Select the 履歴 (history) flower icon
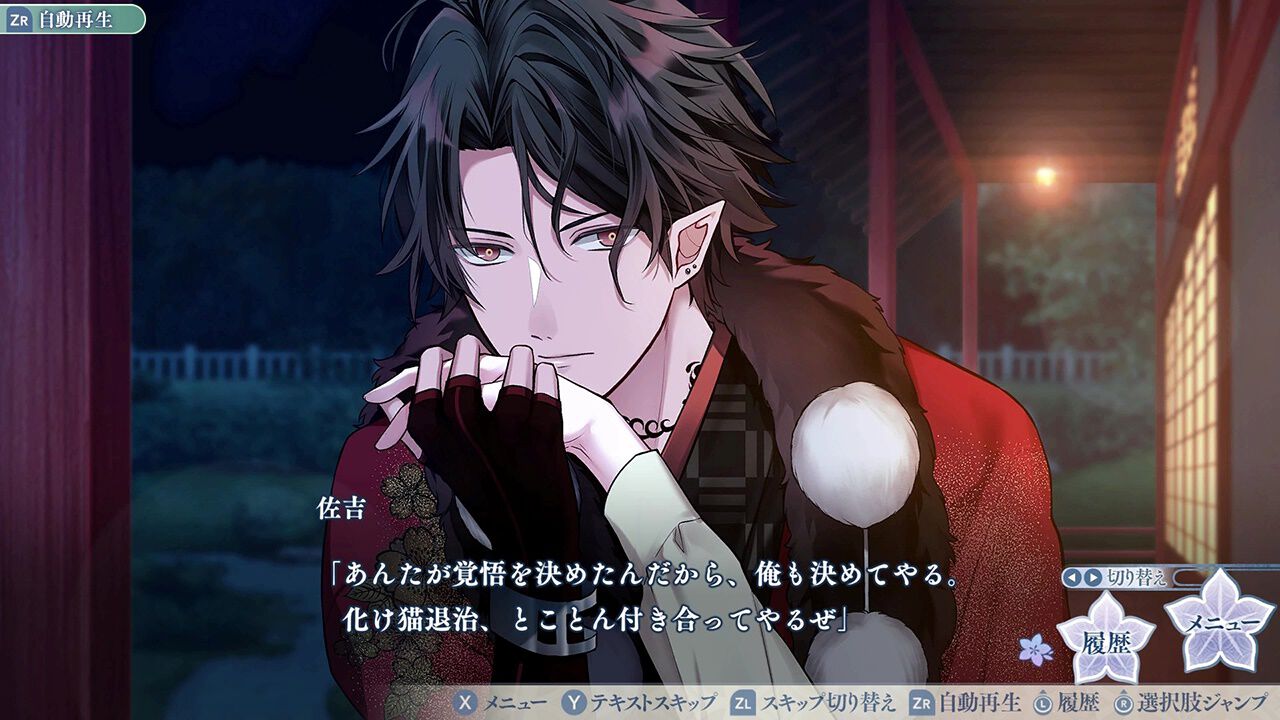This screenshot has width=1280, height=720. 1106,640
